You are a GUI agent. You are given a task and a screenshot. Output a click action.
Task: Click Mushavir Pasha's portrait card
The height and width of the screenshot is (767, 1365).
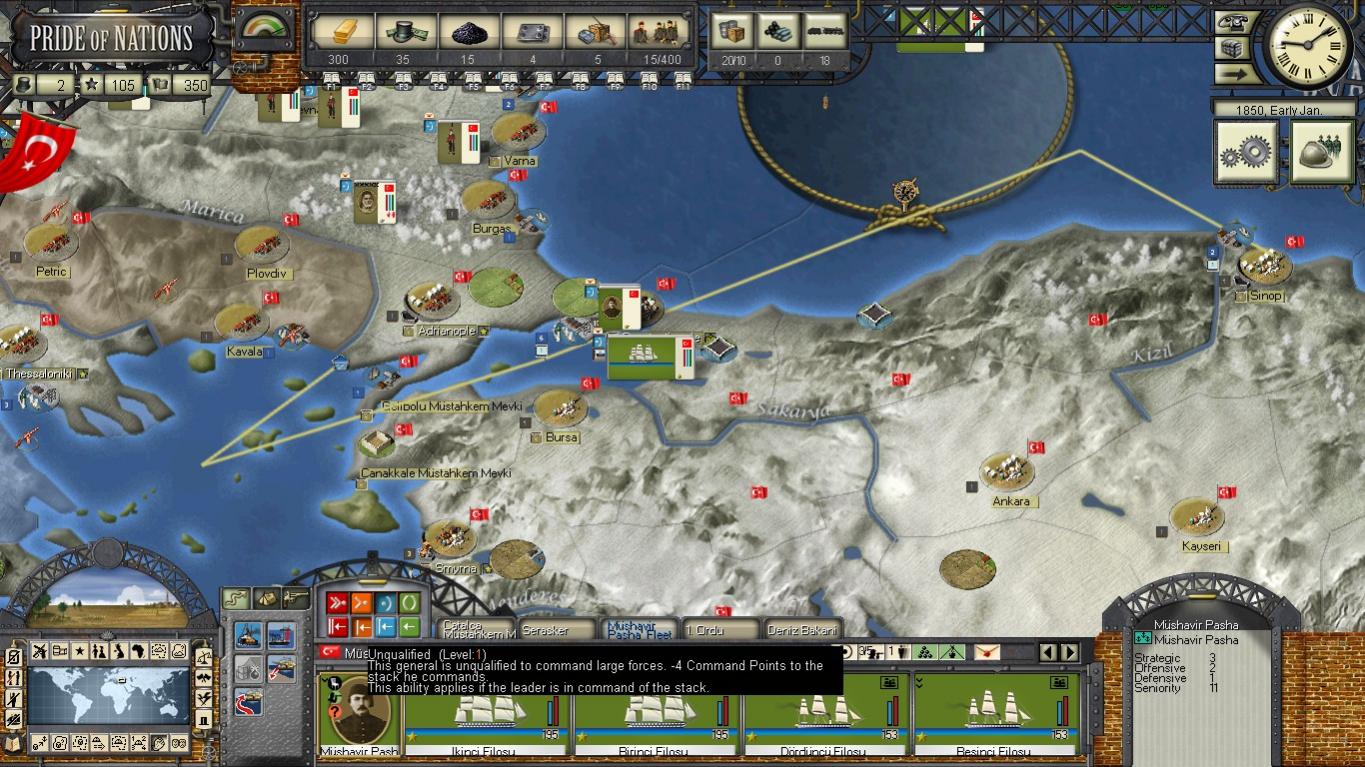point(358,714)
